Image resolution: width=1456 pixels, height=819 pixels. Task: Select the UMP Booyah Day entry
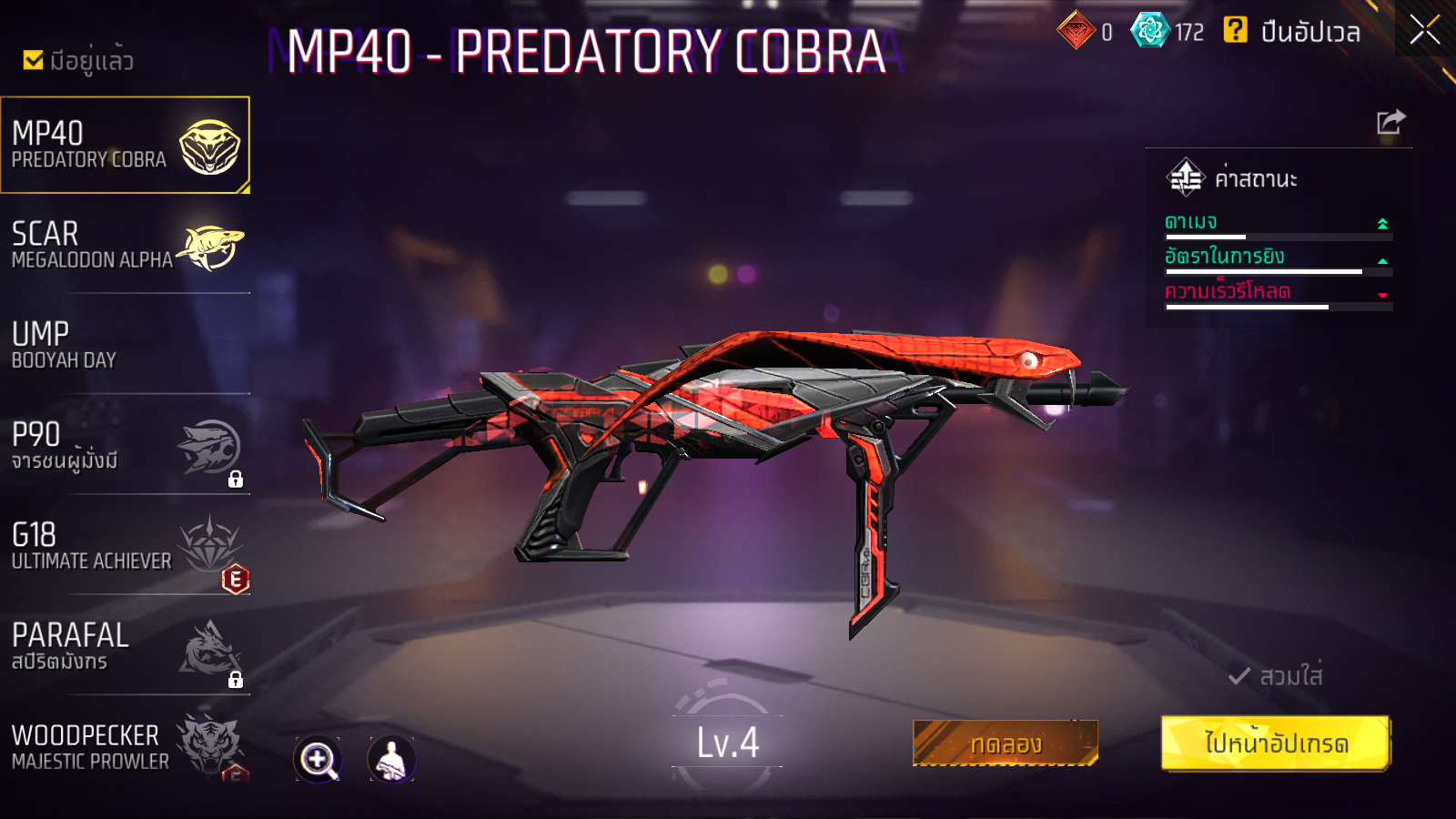pyautogui.click(x=125, y=346)
